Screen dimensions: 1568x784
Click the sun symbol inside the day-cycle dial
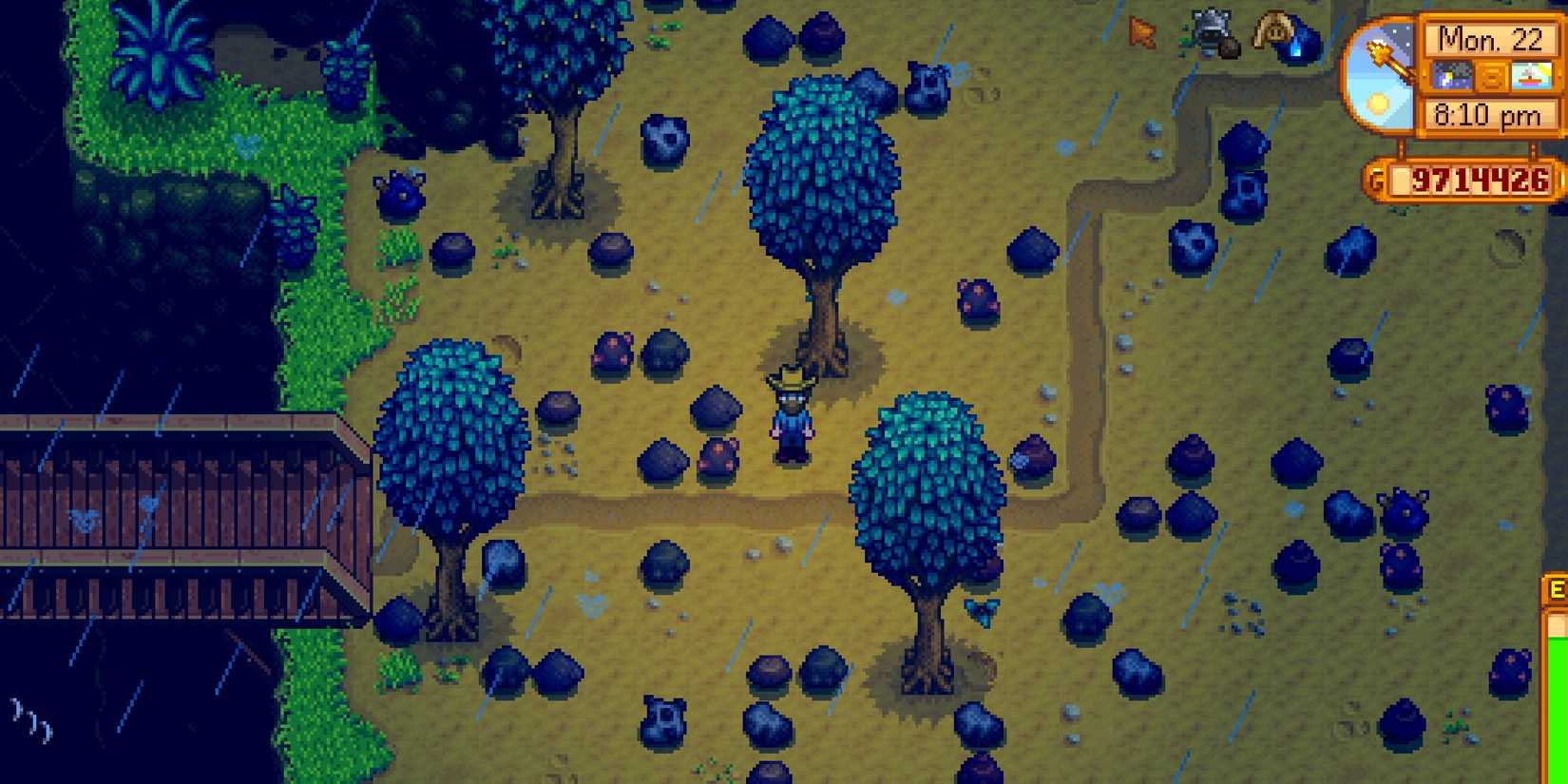pyautogui.click(x=1376, y=103)
